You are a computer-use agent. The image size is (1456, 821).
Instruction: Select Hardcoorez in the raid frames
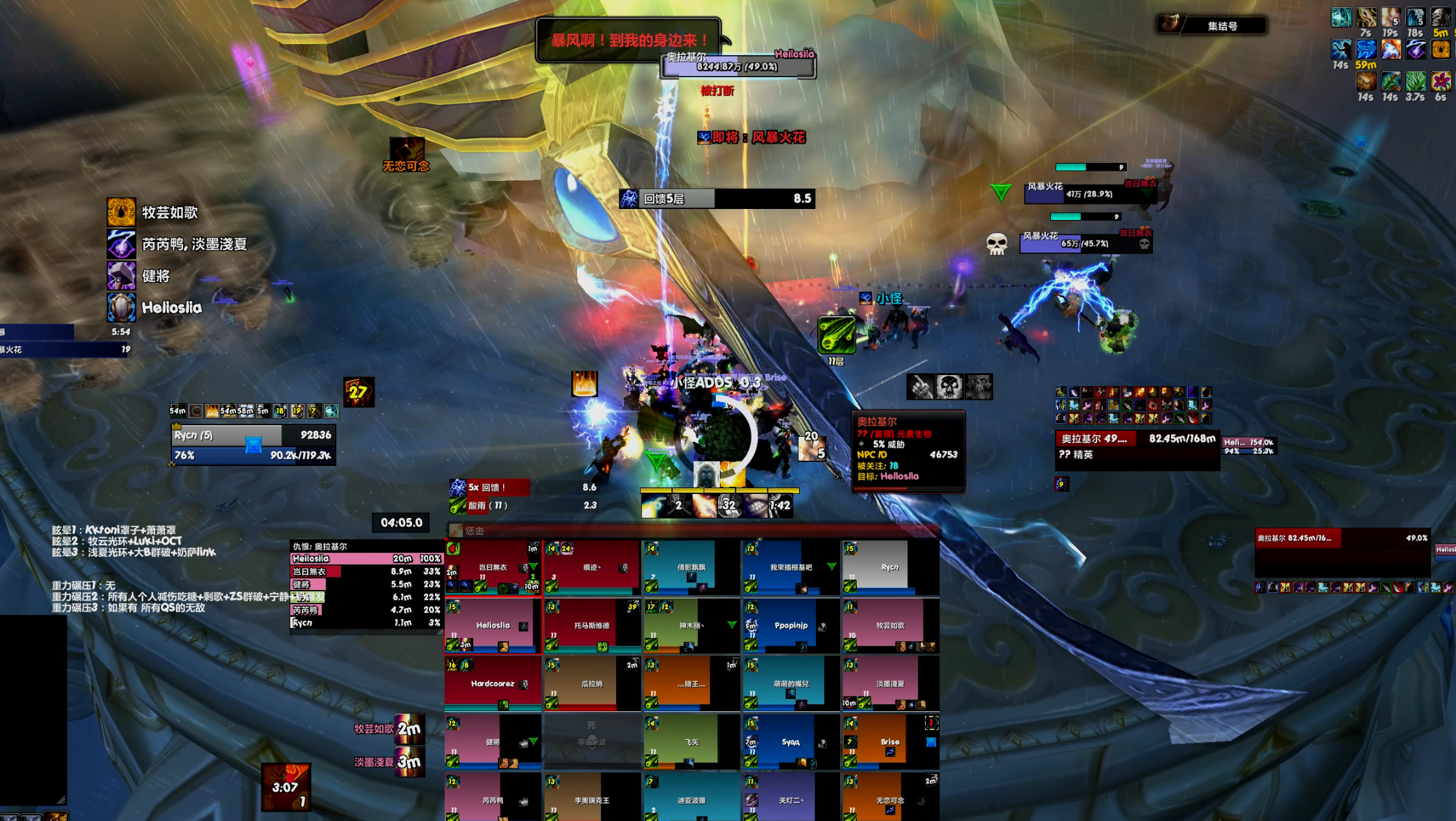tap(493, 683)
